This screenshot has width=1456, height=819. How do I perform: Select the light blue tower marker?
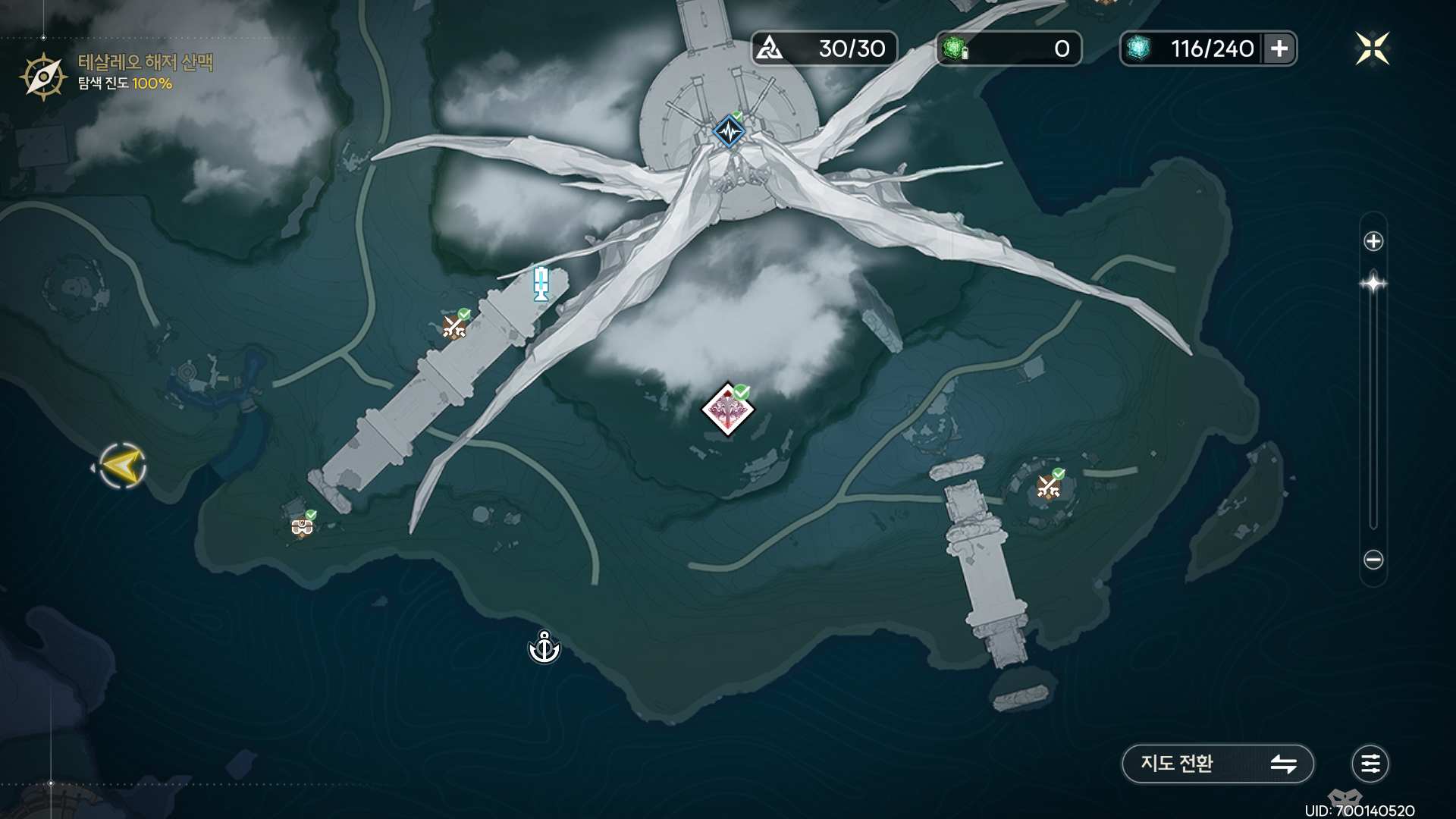click(x=541, y=284)
